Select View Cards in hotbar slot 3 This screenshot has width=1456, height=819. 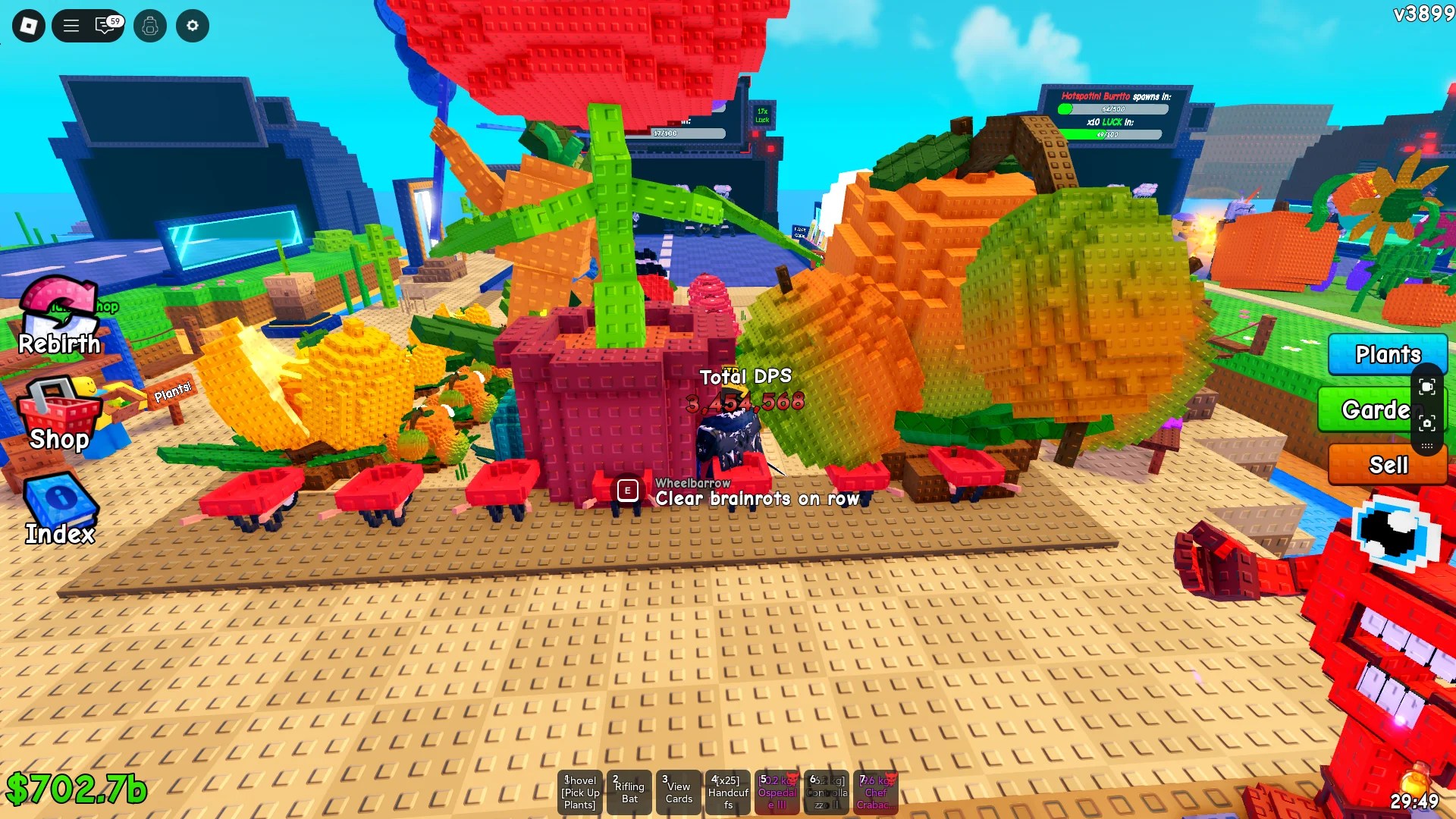677,792
